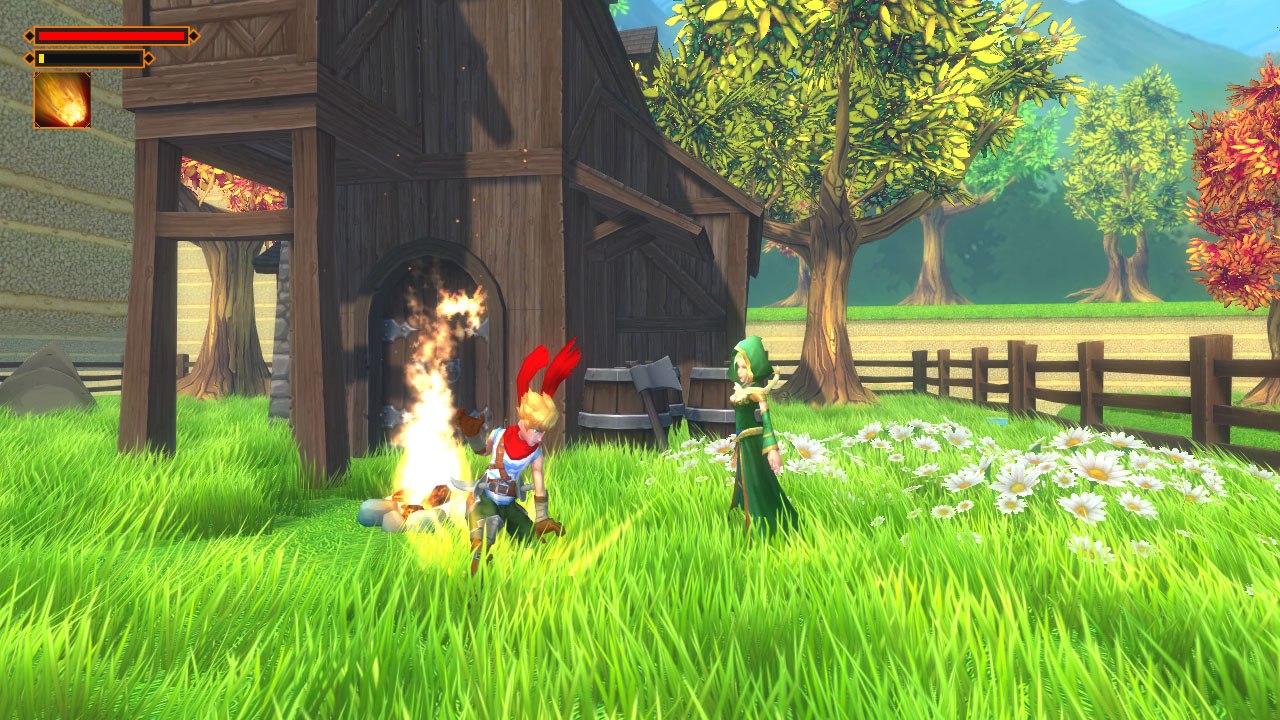This screenshot has height=720, width=1280.
Task: Click the red health bar
Action: (x=110, y=35)
